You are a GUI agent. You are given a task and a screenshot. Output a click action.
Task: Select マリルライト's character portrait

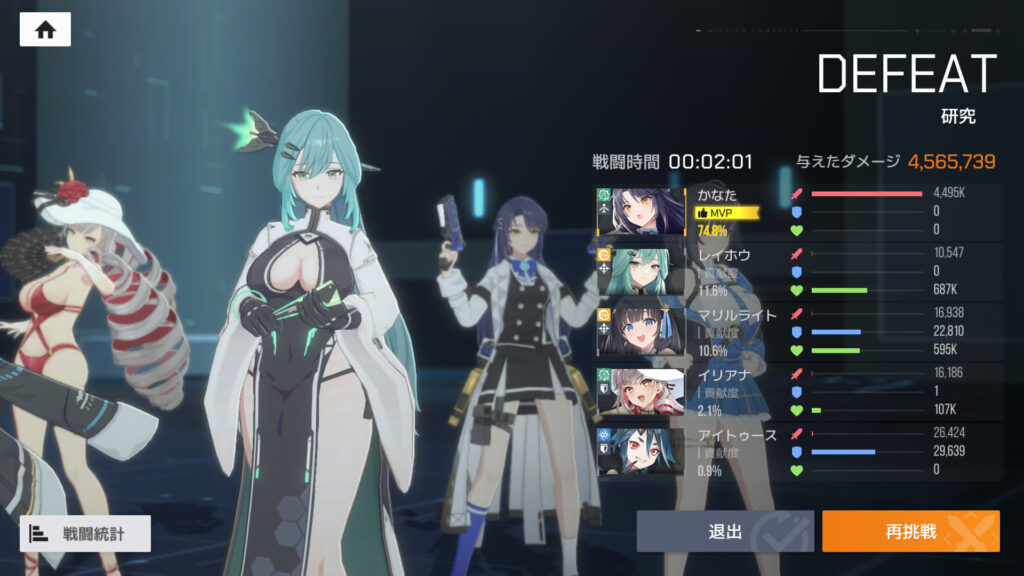(x=641, y=331)
